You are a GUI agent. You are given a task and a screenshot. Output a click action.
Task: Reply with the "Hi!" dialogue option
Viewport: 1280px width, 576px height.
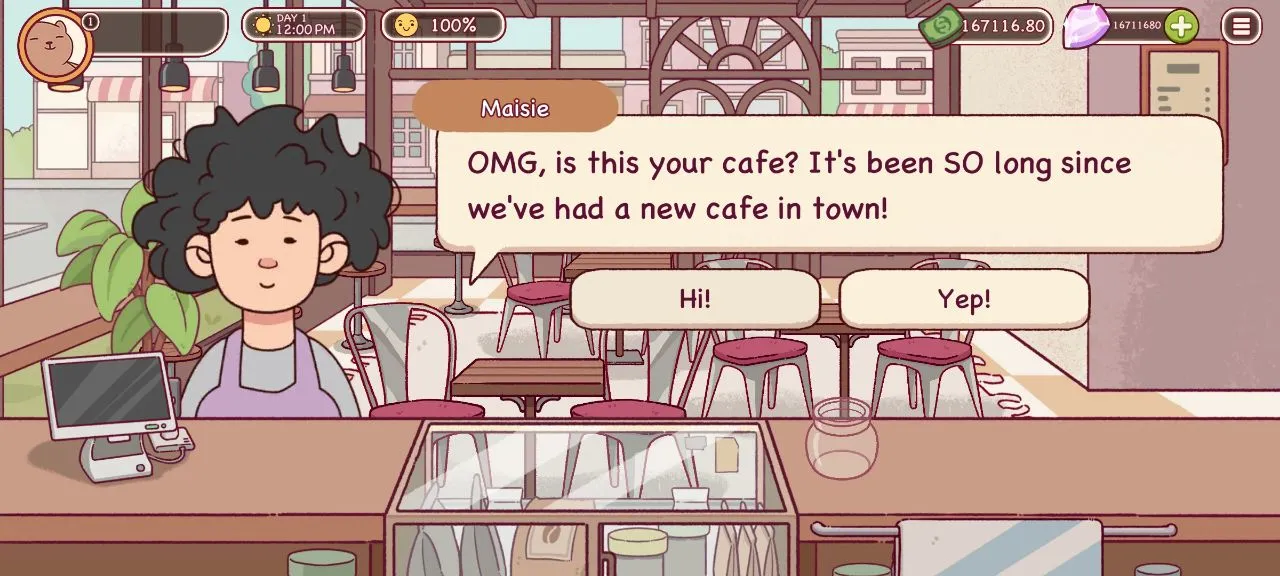[694, 299]
